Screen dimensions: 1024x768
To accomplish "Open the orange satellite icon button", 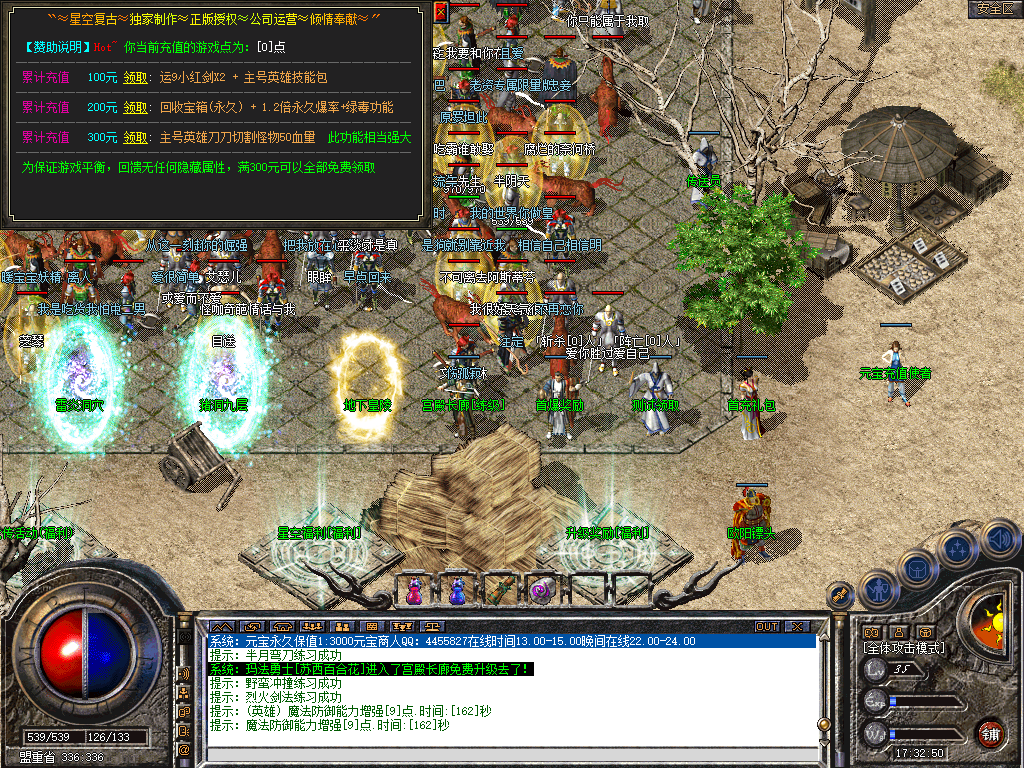I will 841,595.
